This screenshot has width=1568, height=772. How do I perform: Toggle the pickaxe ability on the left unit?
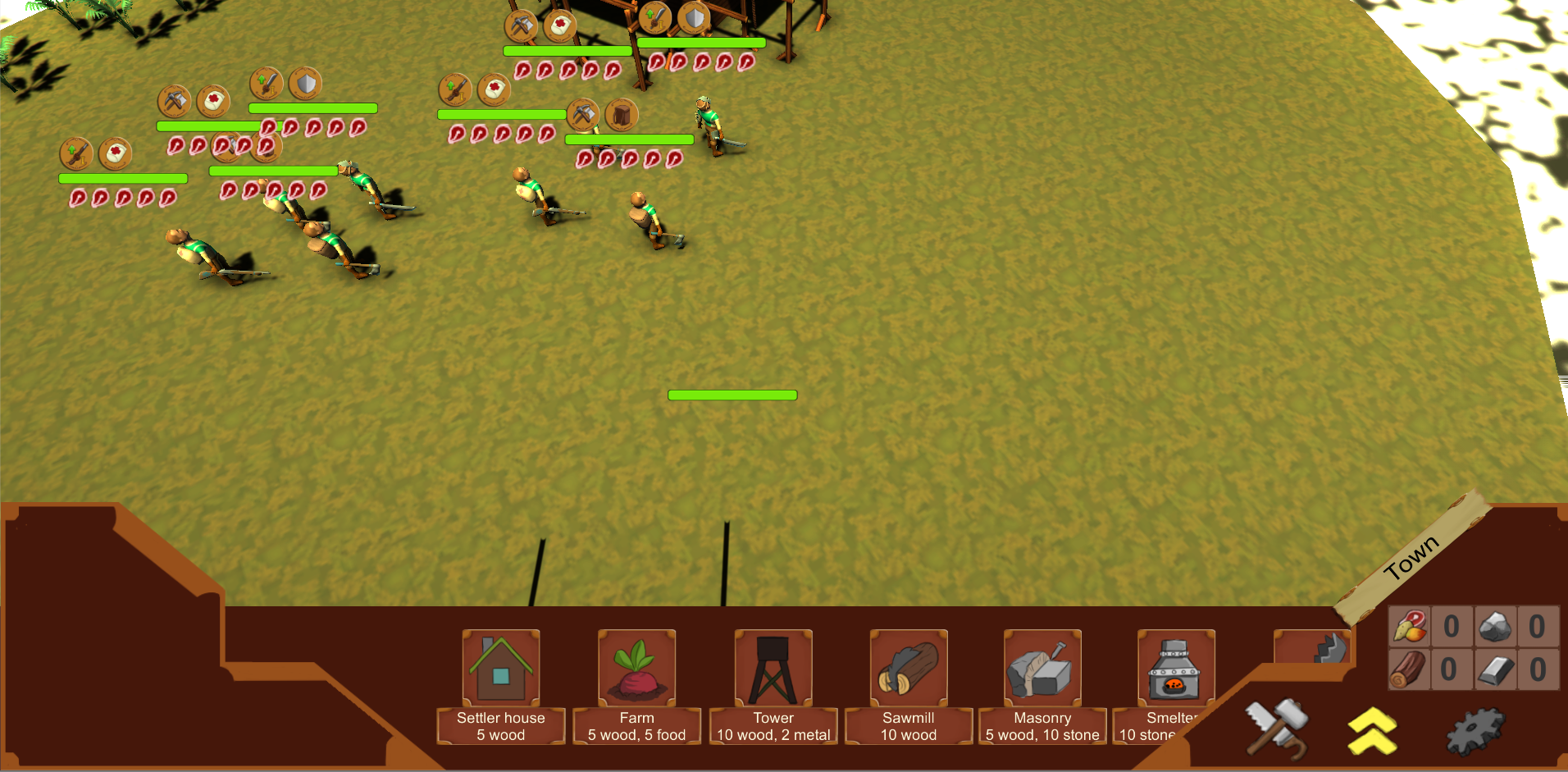pos(175,100)
